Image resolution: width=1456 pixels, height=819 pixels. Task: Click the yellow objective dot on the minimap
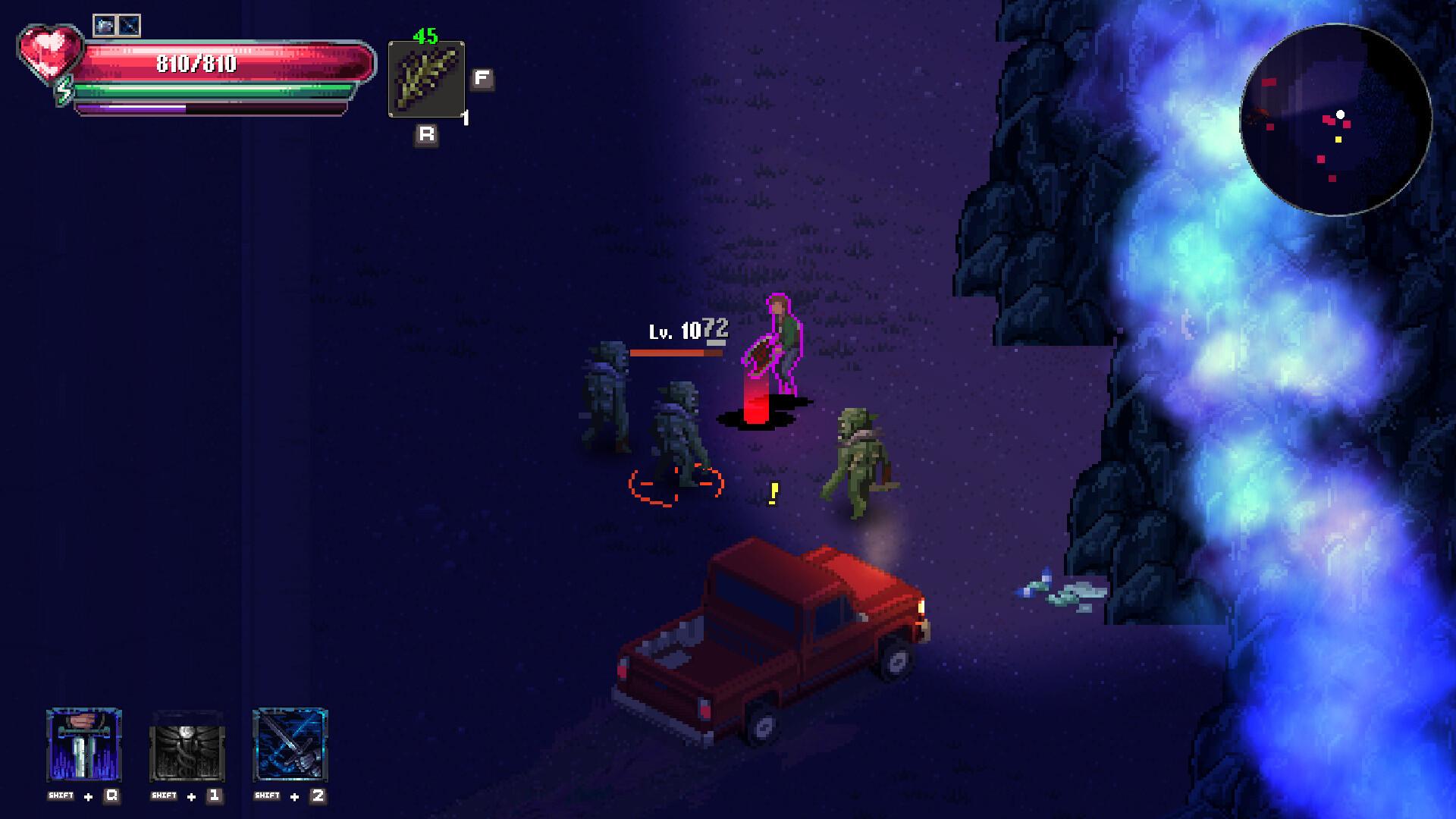(1337, 140)
